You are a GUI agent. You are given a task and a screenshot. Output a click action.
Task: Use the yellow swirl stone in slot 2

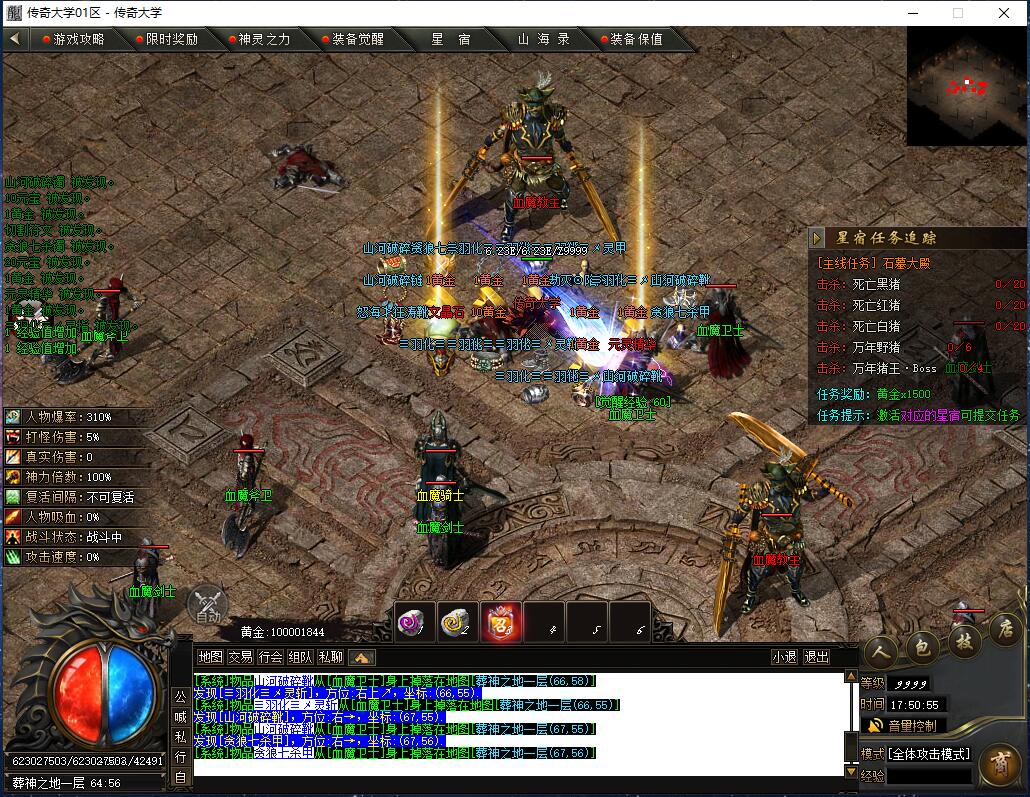(457, 621)
